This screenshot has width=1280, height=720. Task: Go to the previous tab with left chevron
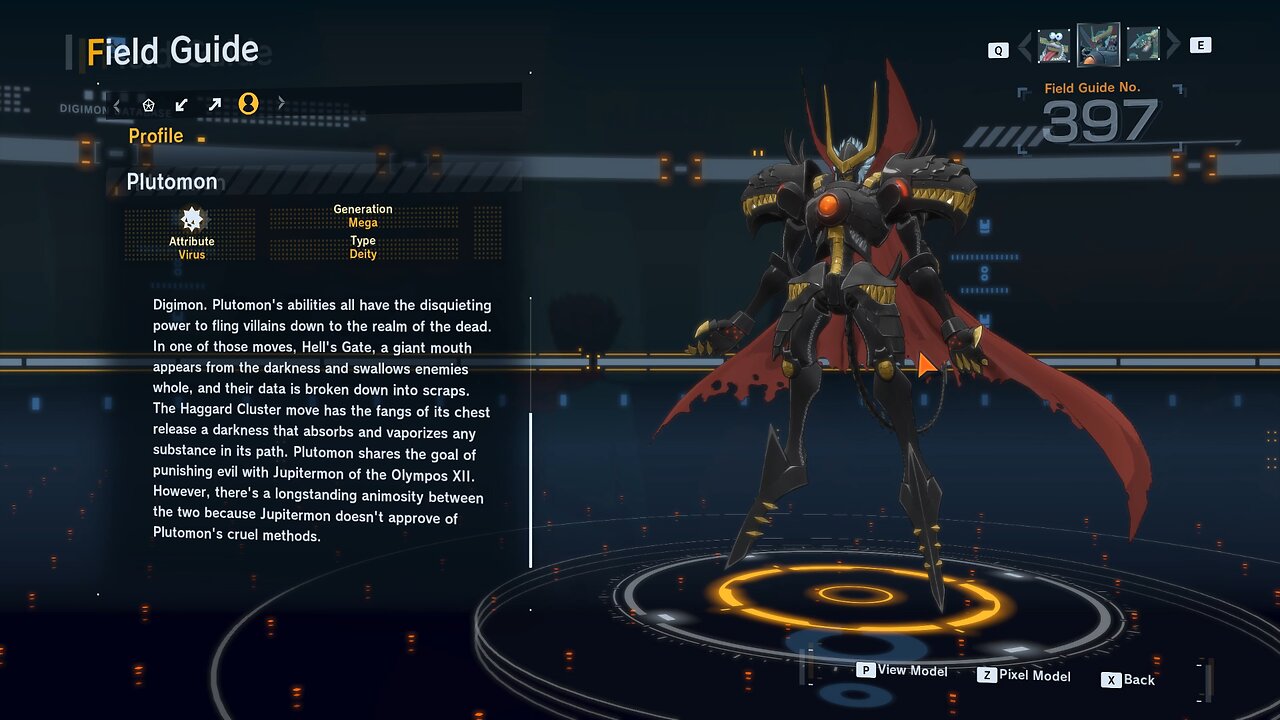tap(117, 104)
